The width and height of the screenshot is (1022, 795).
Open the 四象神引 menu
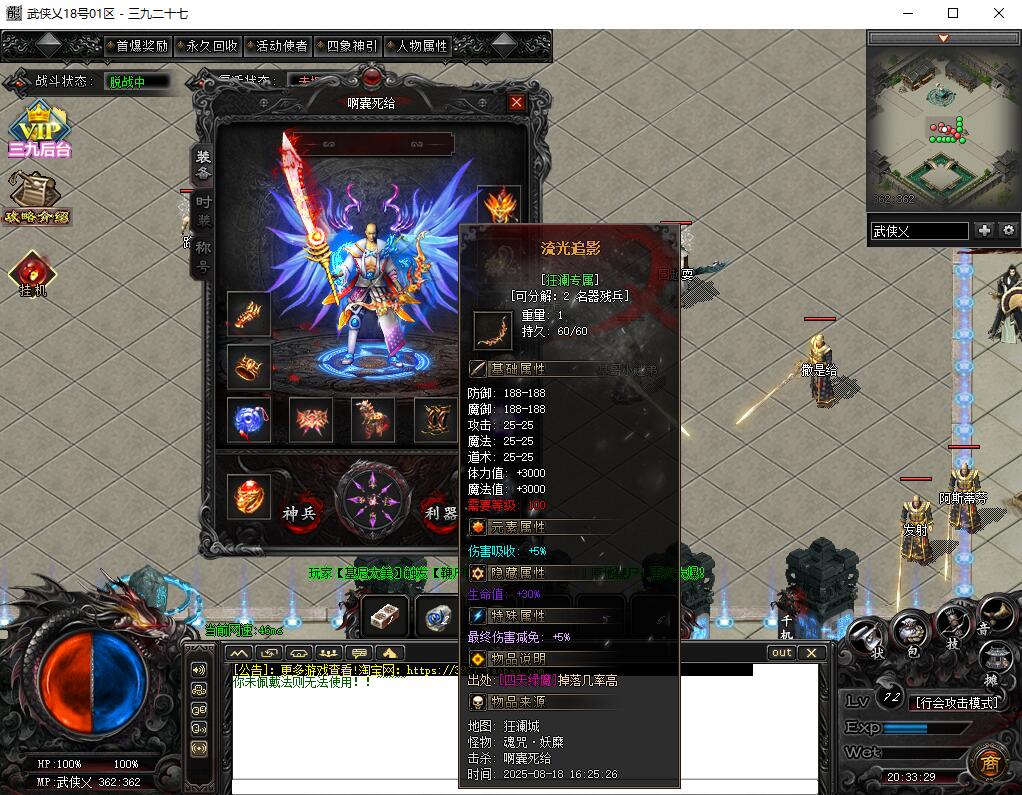click(x=346, y=46)
